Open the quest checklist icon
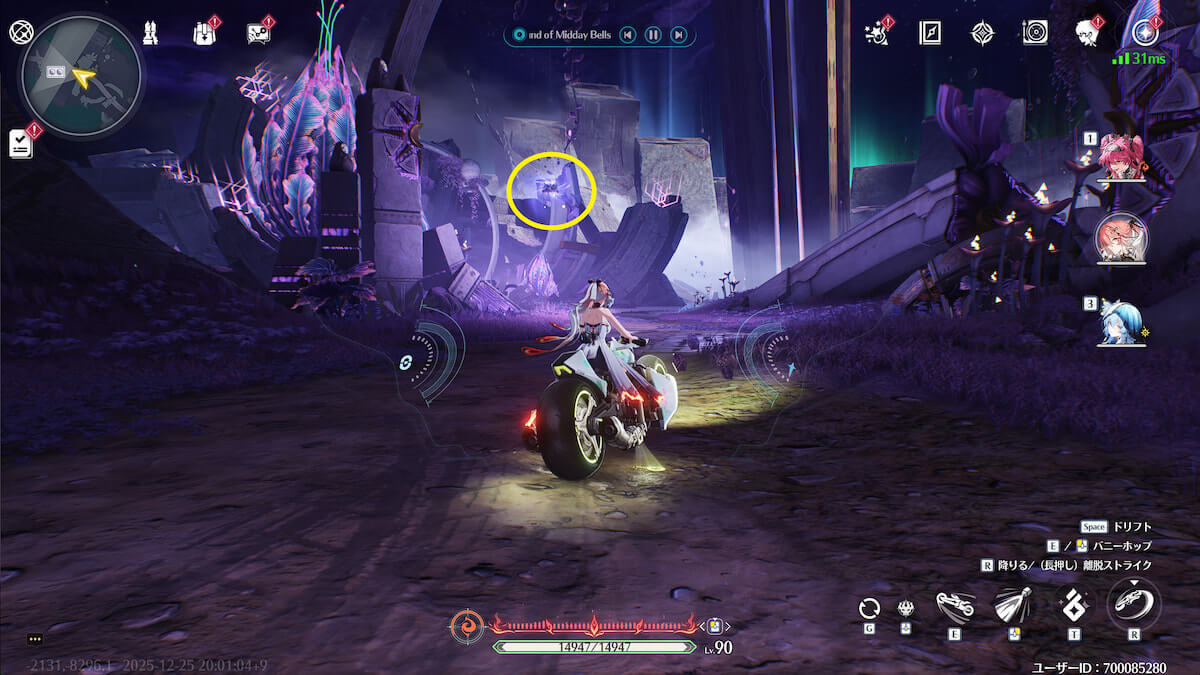The image size is (1200, 675). point(21,144)
